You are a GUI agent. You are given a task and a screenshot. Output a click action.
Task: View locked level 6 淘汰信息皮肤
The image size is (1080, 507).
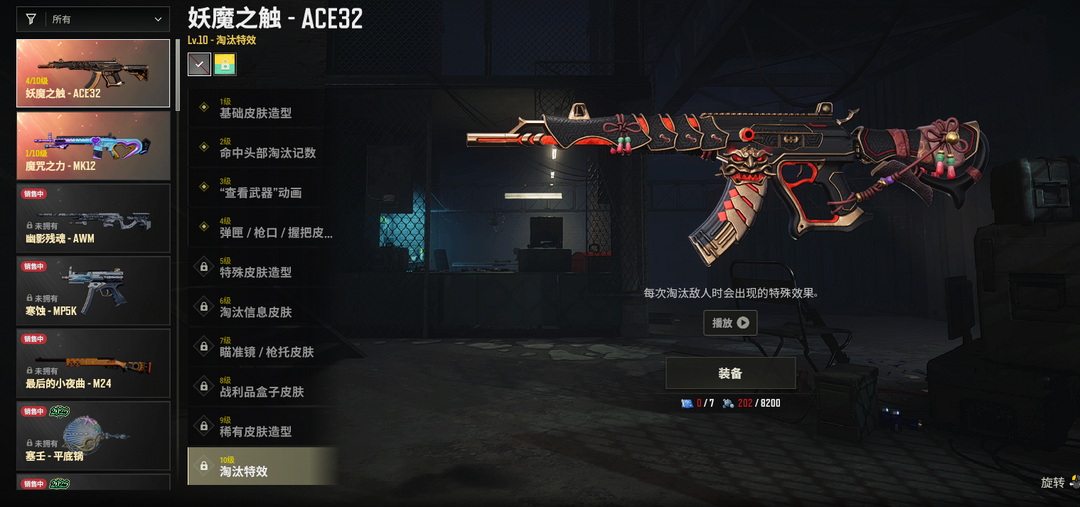(x=262, y=307)
